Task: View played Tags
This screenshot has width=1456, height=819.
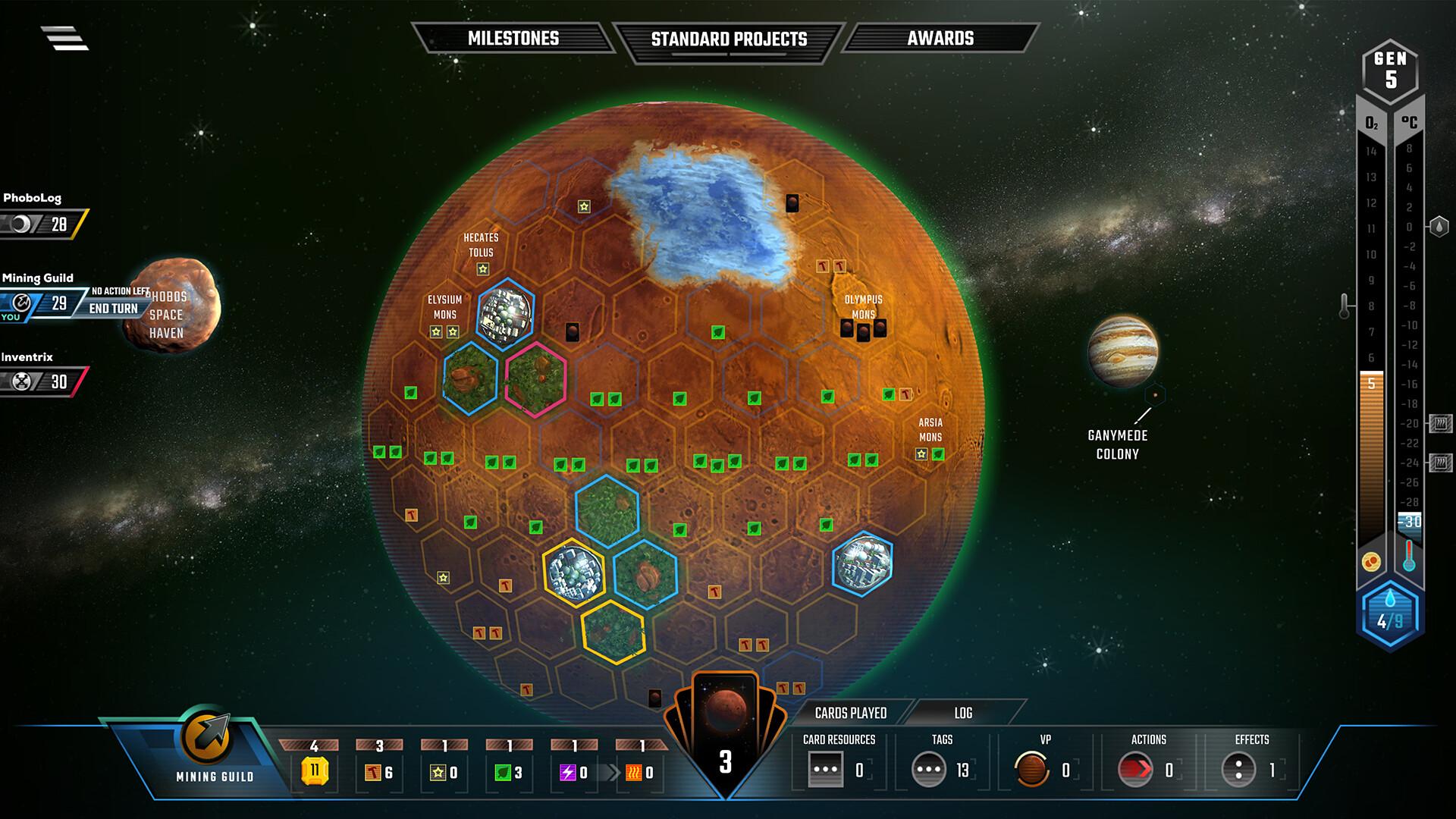Action: click(x=929, y=770)
